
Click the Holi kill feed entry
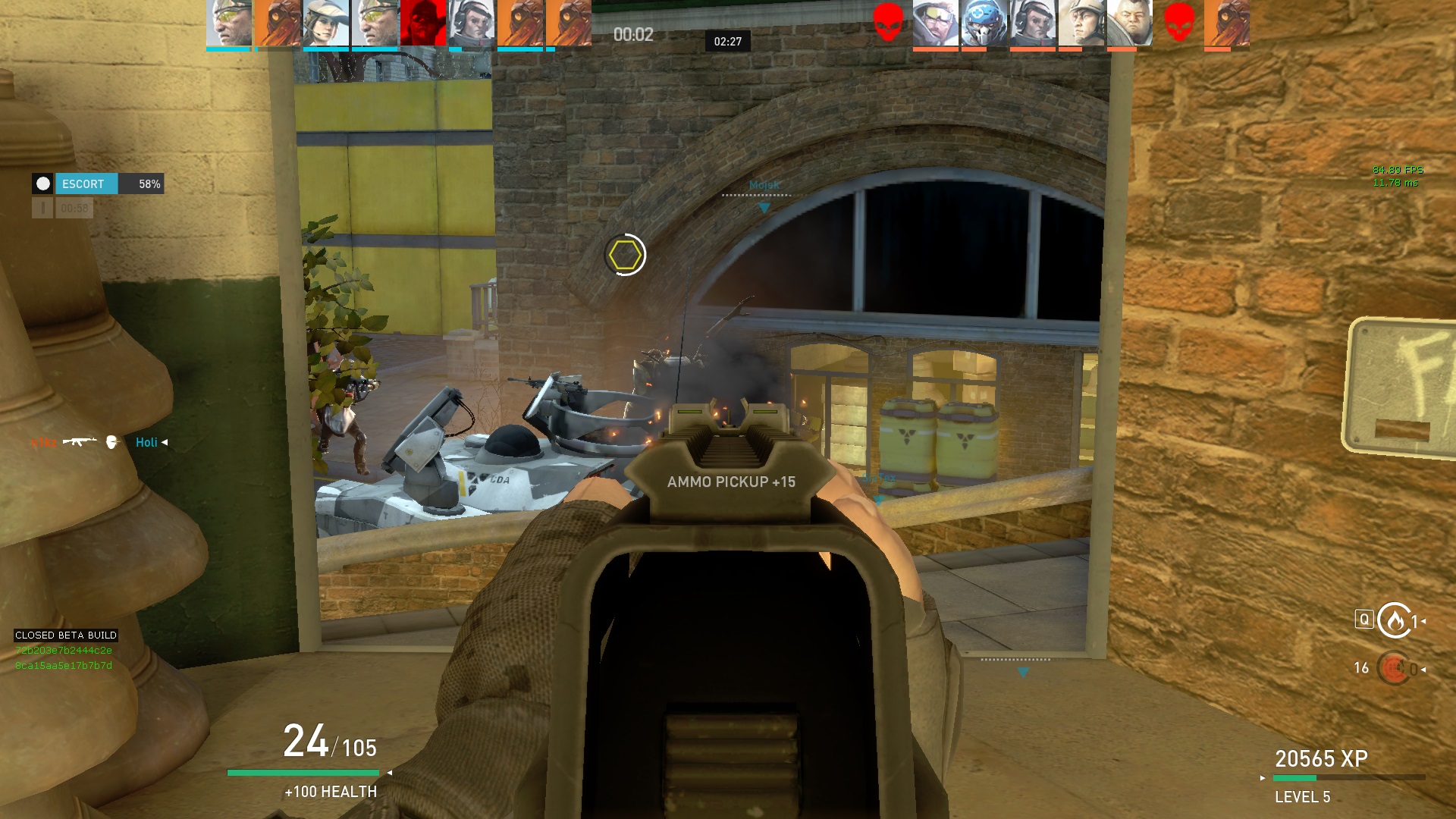146,442
